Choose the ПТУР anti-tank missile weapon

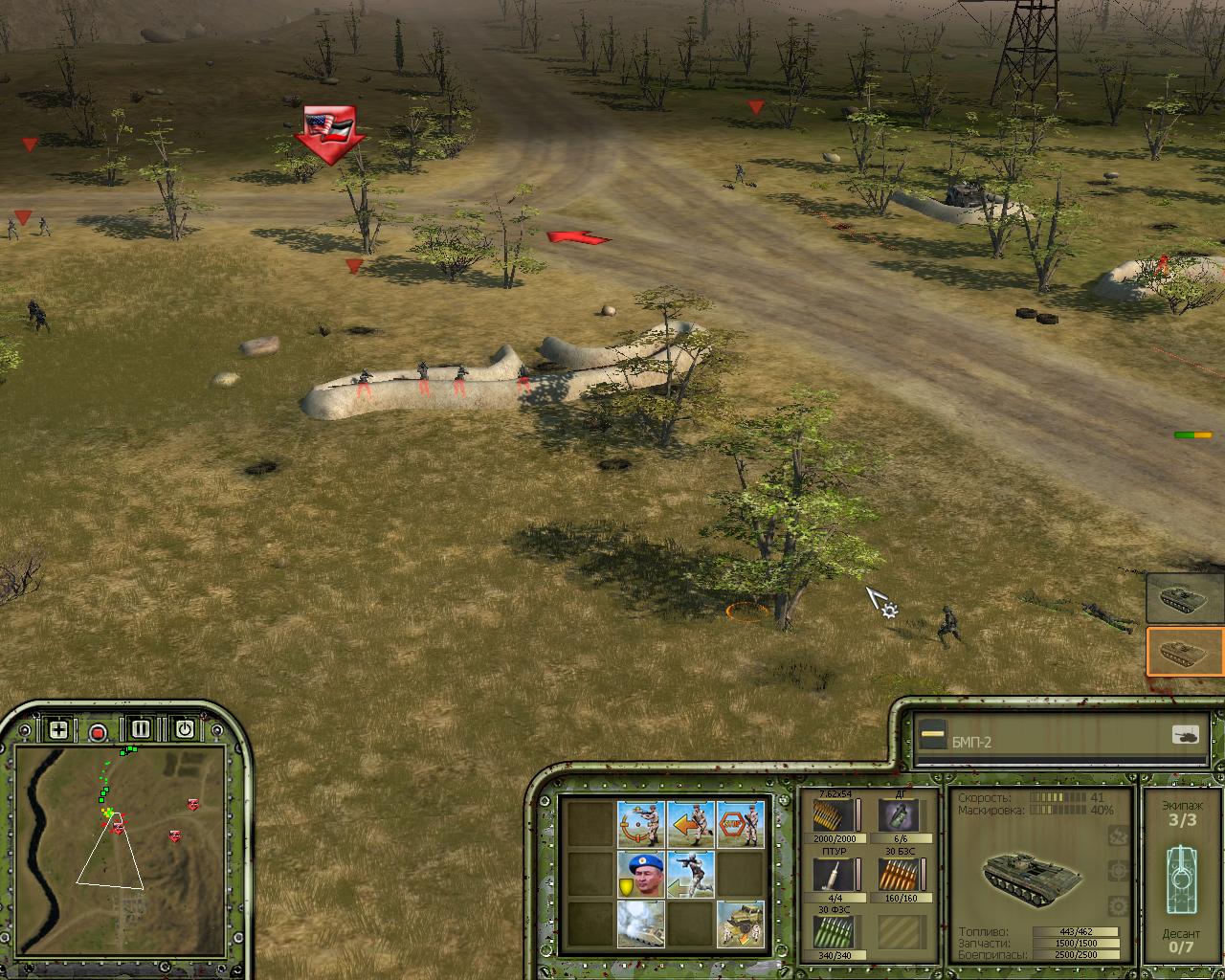point(833,875)
